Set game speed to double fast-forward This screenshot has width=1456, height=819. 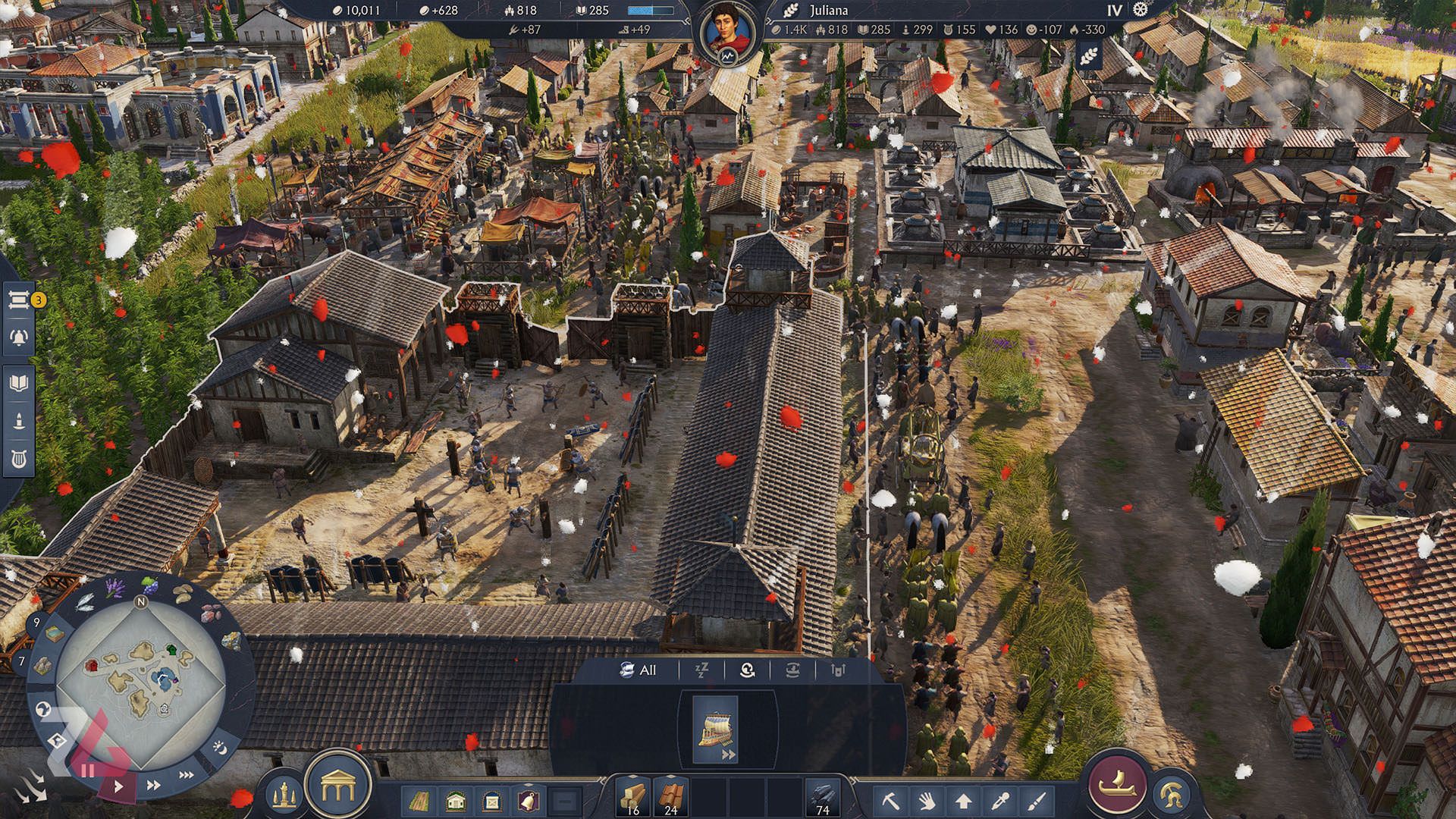click(x=153, y=786)
